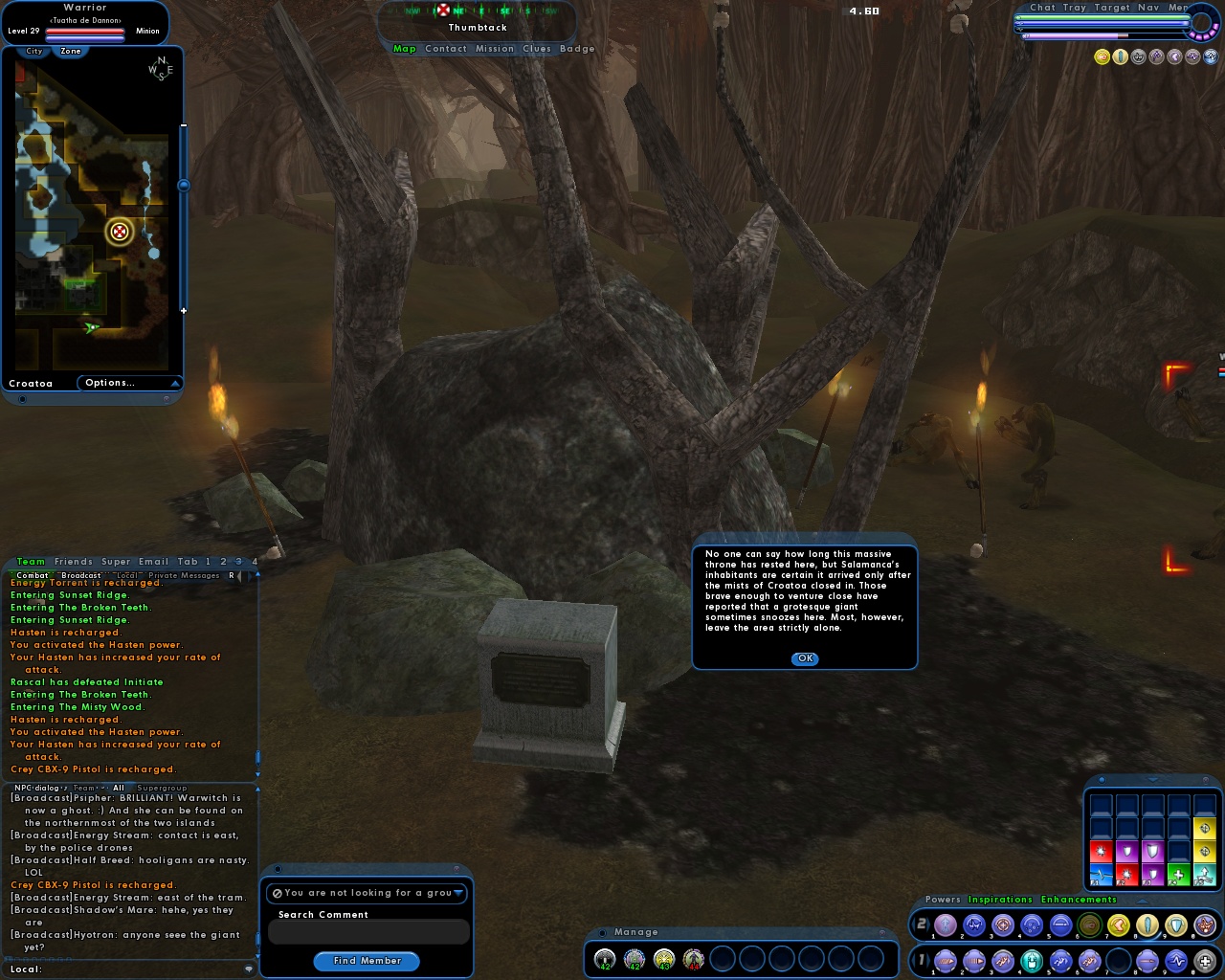Click the map zoom slider handle

182,184
